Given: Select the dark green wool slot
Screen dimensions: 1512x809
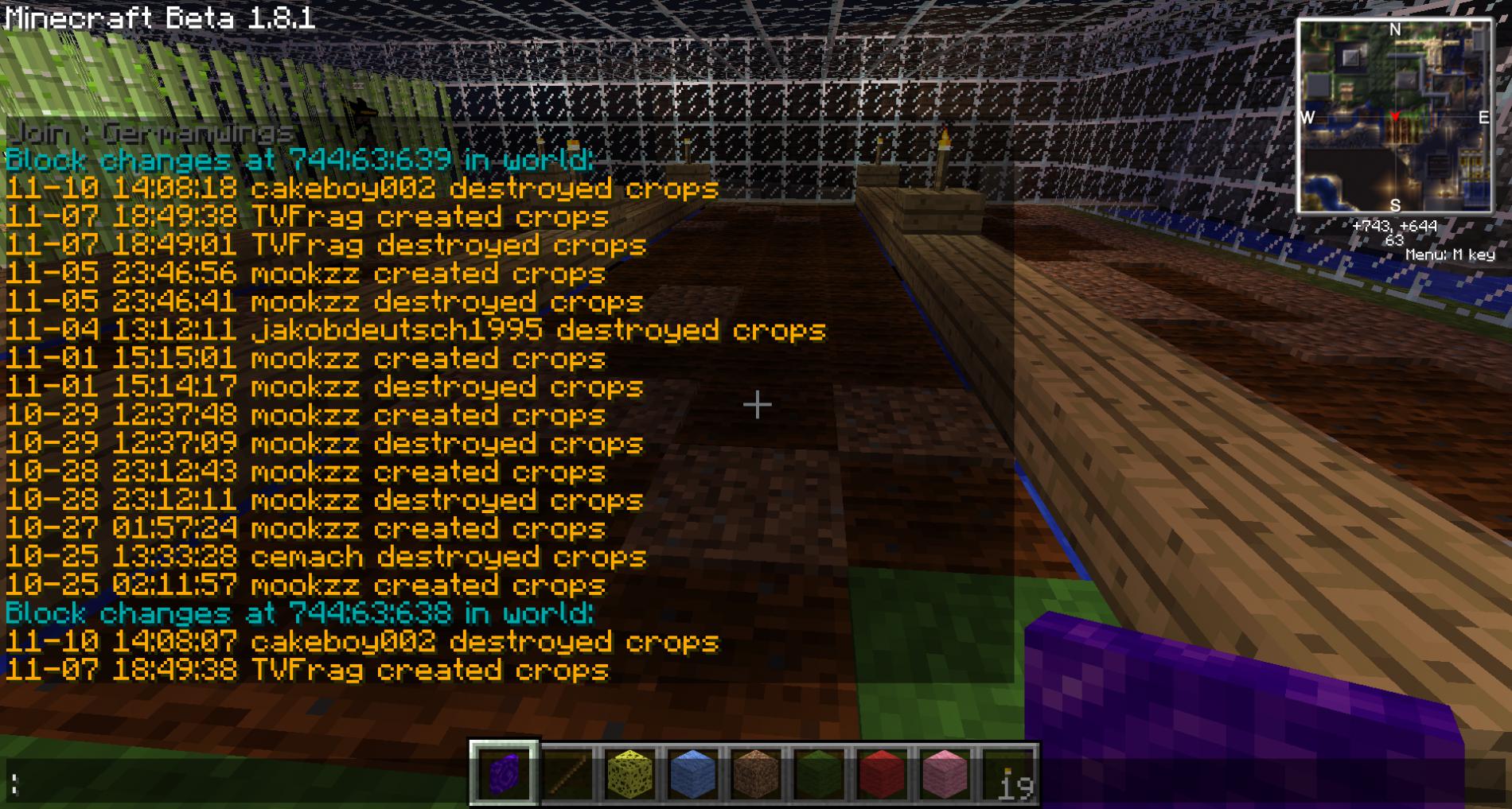Looking at the screenshot, I should [x=818, y=773].
